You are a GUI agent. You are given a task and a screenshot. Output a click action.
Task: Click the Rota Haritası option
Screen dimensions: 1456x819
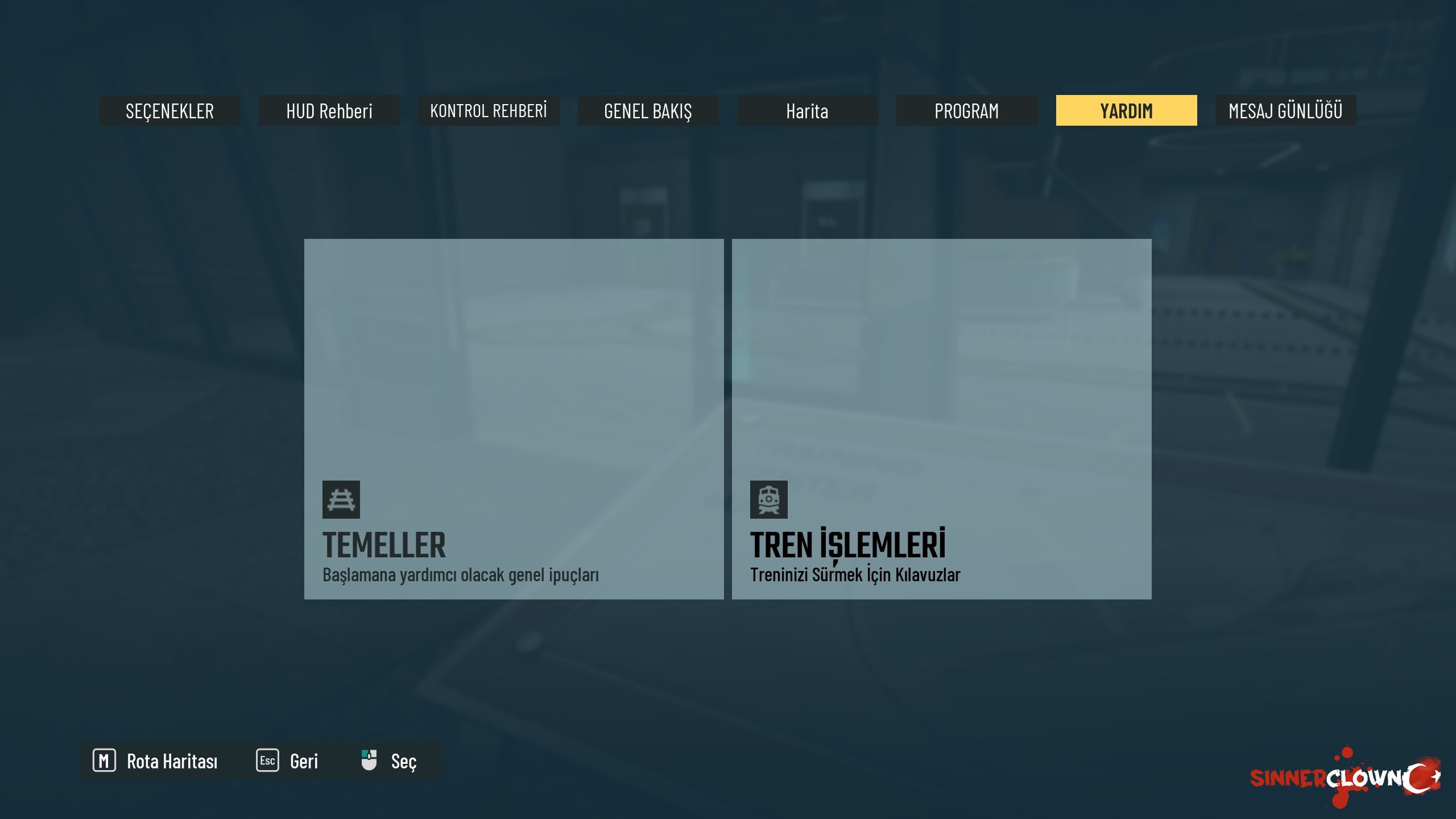pyautogui.click(x=155, y=761)
